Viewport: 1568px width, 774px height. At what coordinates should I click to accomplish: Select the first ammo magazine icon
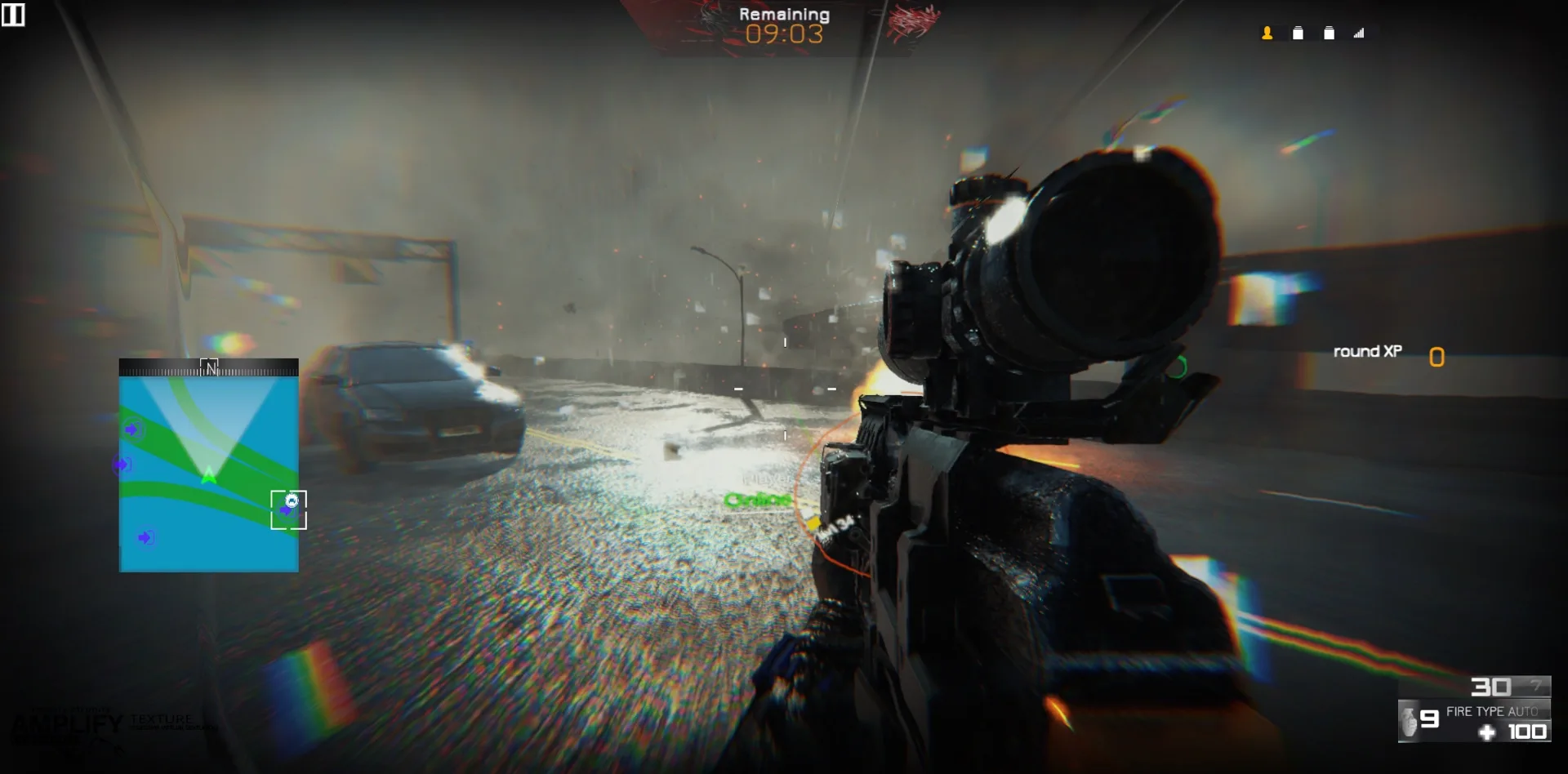1298,33
